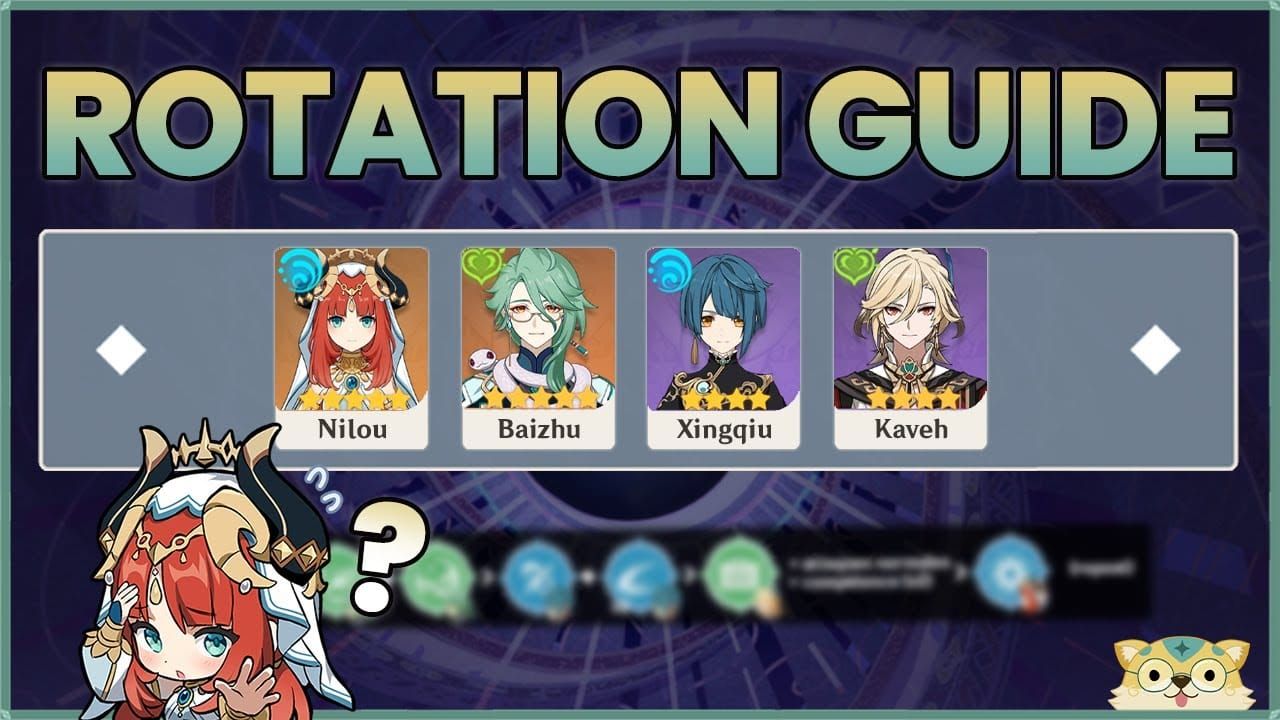The height and width of the screenshot is (720, 1280).
Task: Click the Kaveh character card
Action: (910, 348)
